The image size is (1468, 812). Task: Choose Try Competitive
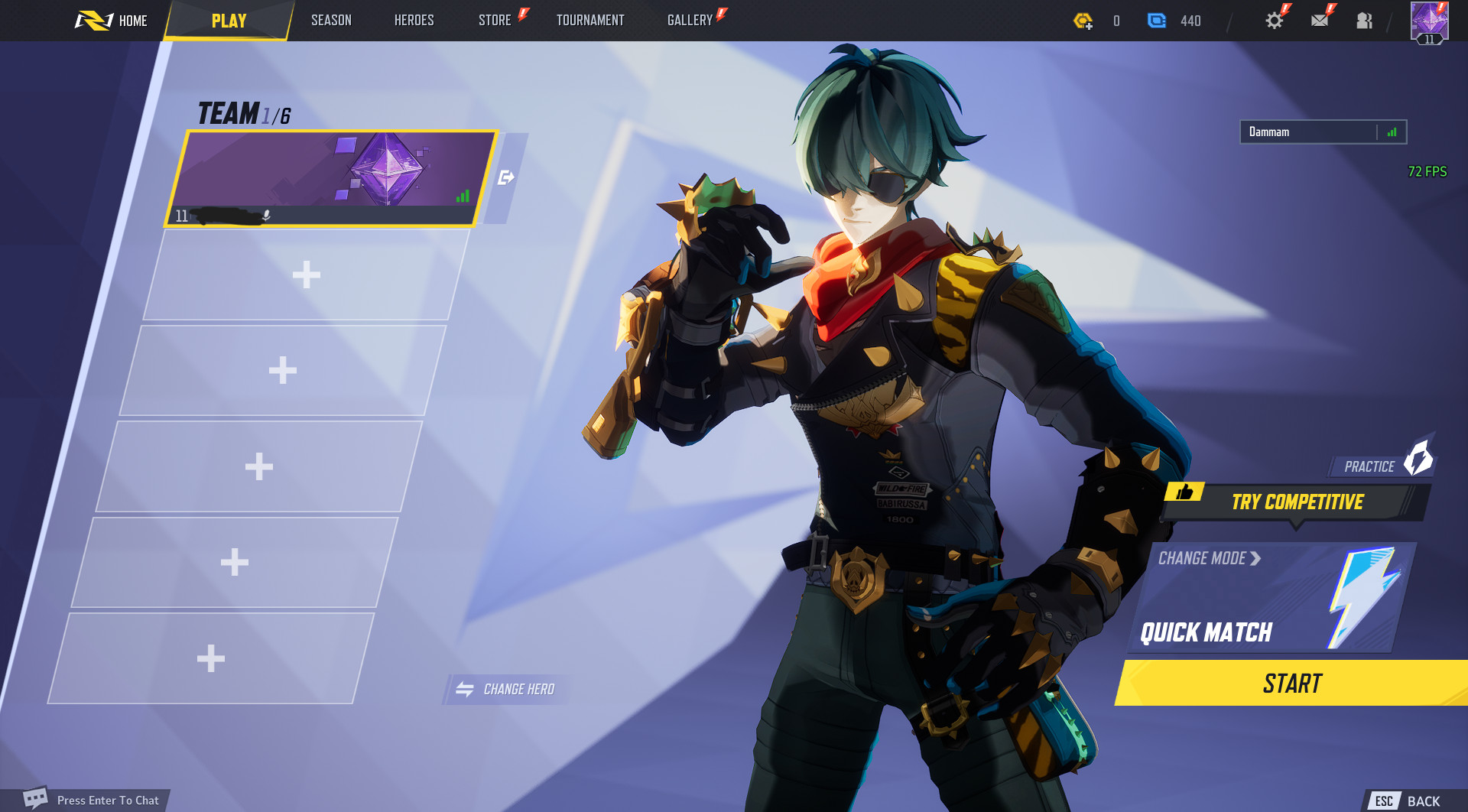pos(1297,502)
